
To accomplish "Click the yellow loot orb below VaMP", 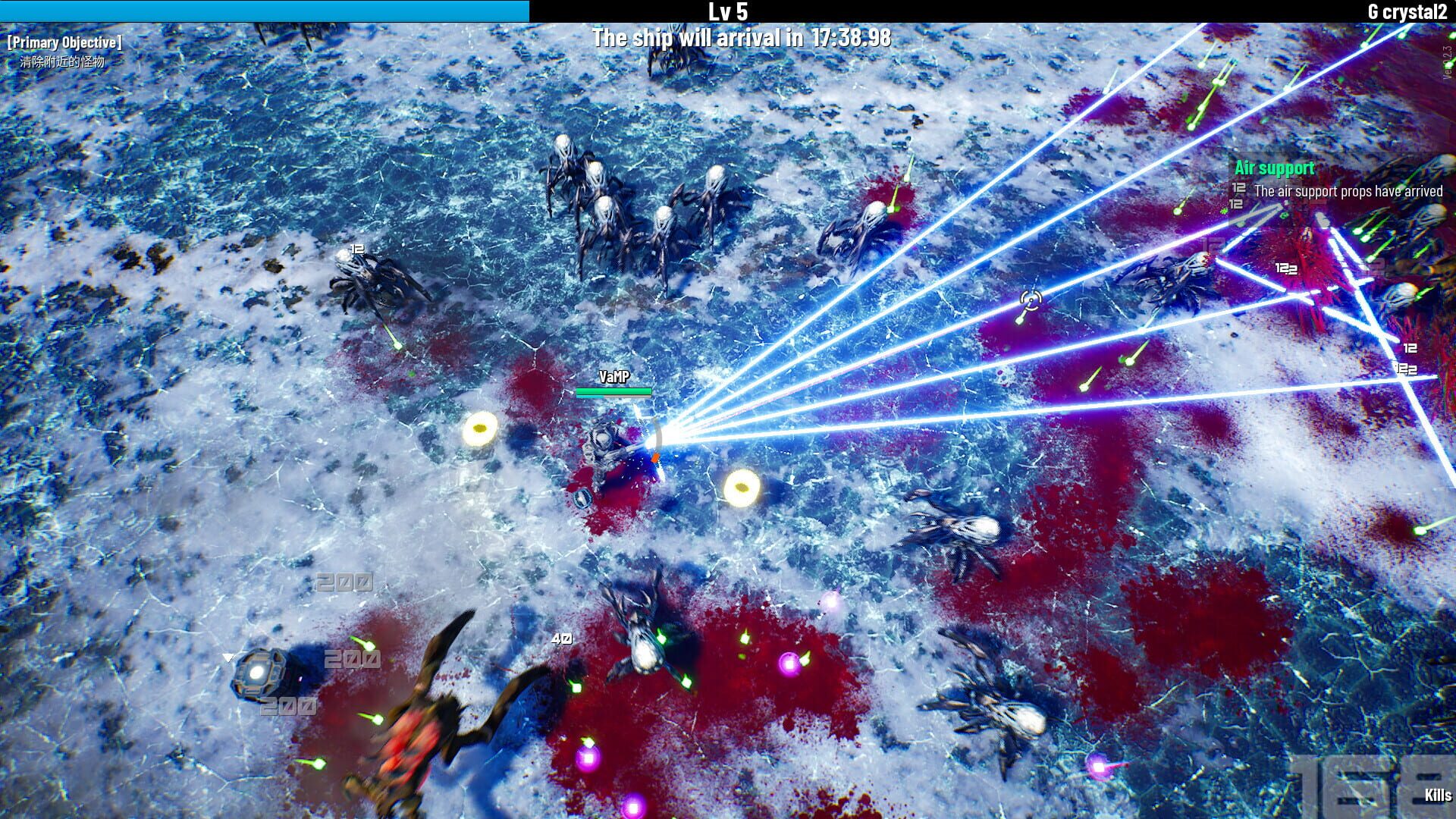I will 741,486.
